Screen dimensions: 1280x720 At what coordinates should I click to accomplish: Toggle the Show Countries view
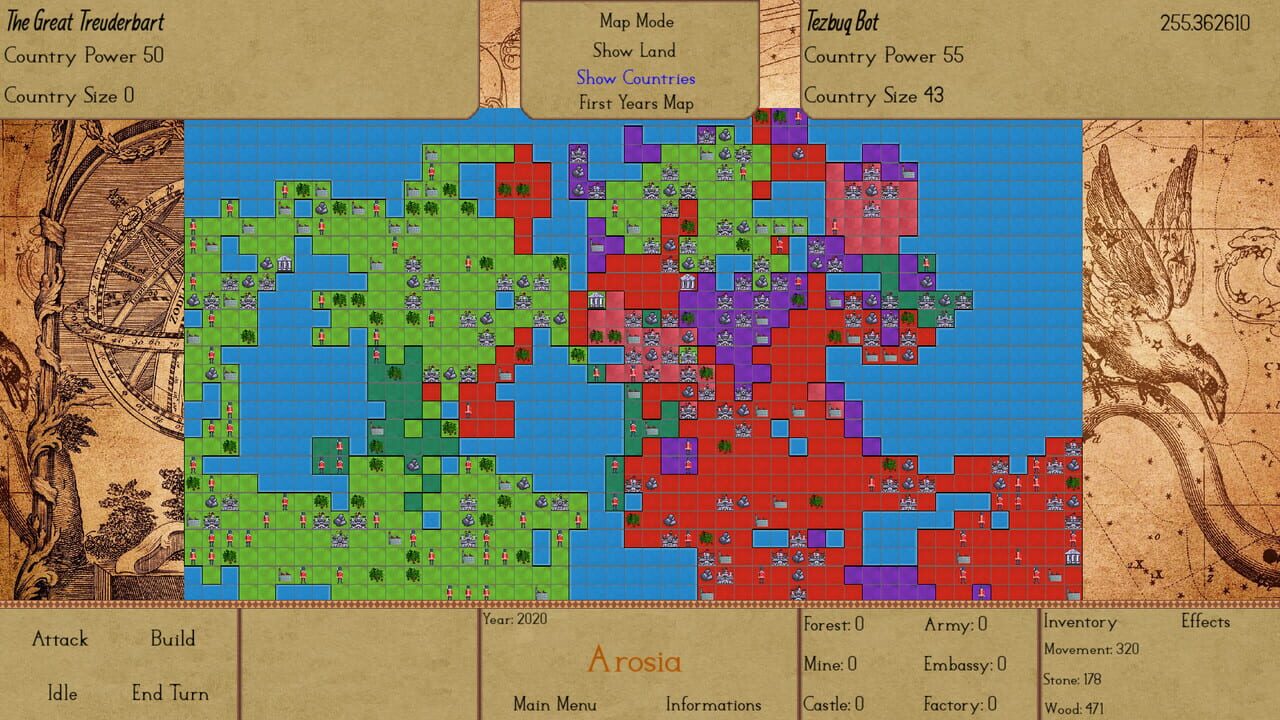point(635,78)
